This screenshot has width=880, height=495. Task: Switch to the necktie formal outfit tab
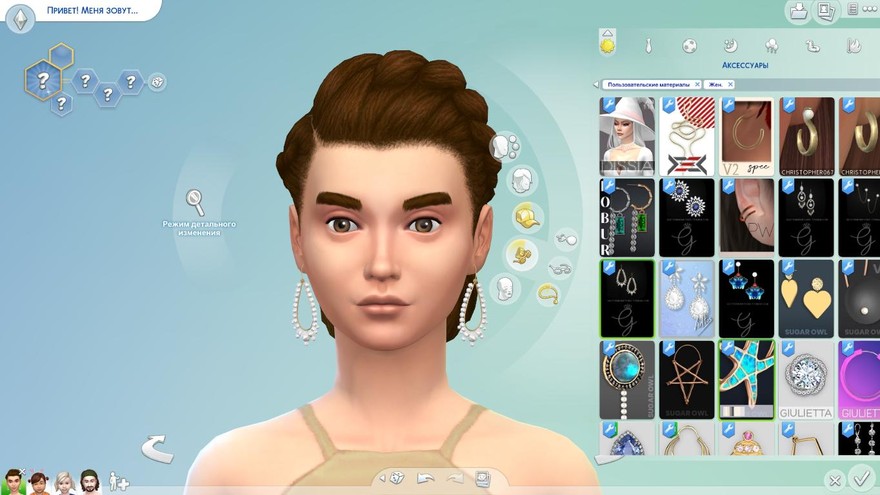pyautogui.click(x=648, y=45)
